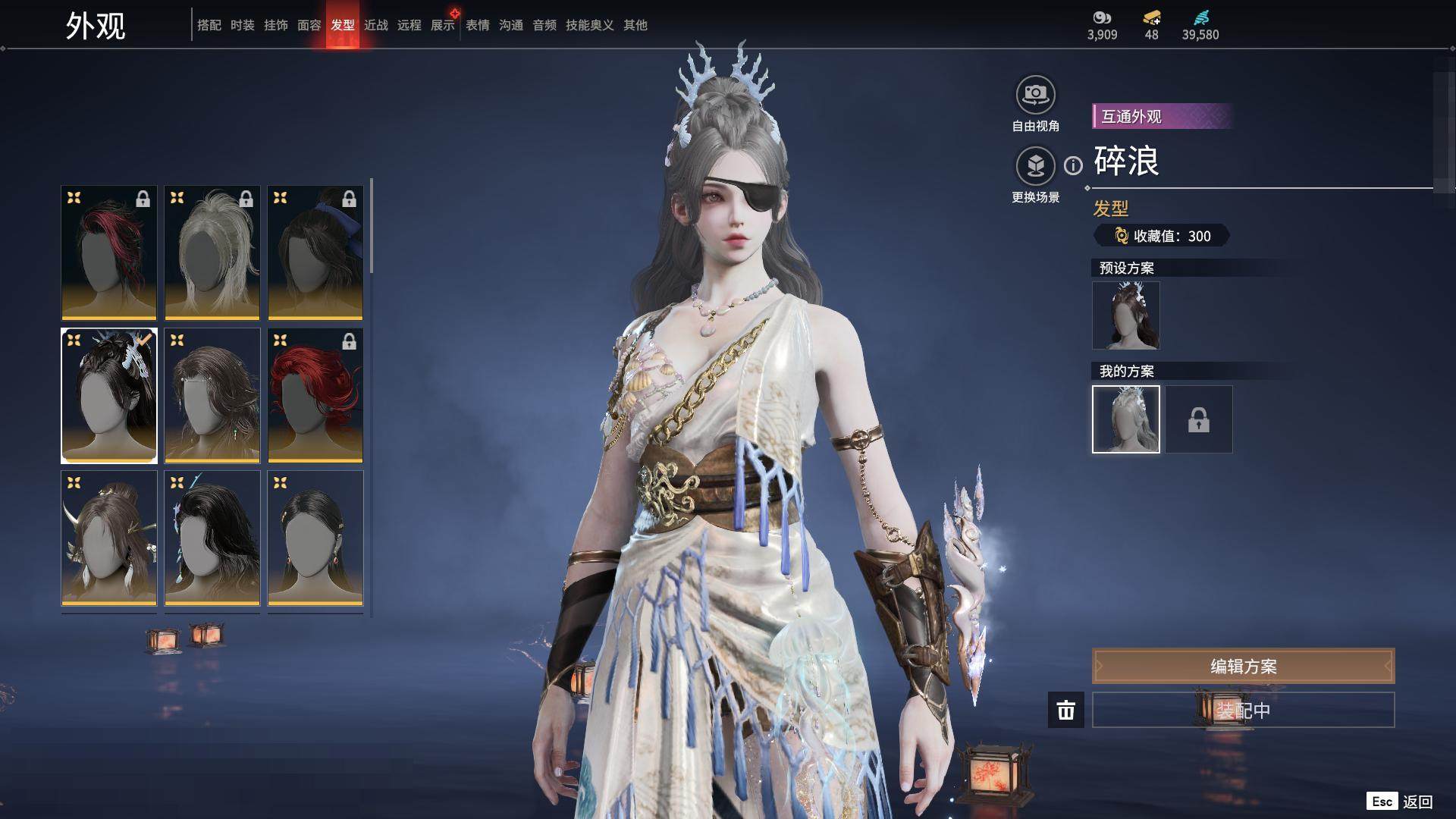The width and height of the screenshot is (1456, 819).
Task: Toggle the 自由视角 camera button
Action: pyautogui.click(x=1035, y=95)
